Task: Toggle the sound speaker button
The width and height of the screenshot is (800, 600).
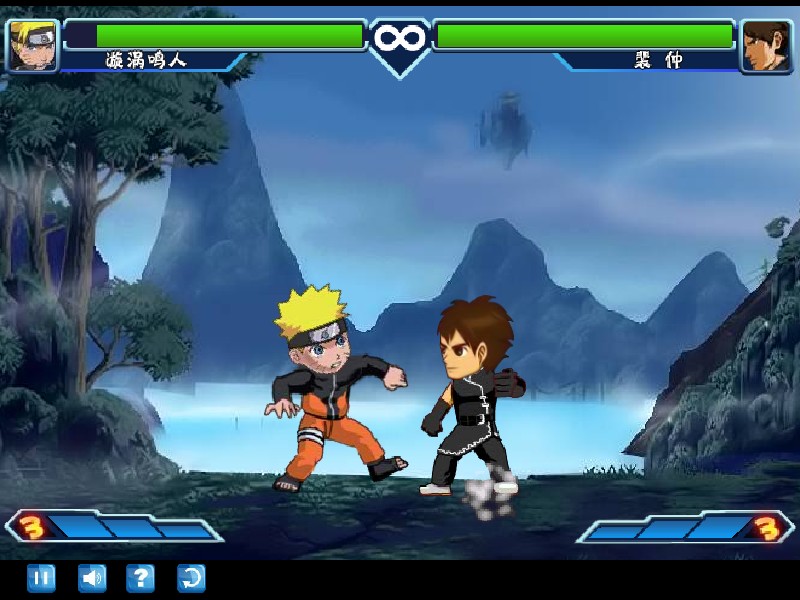Action: tap(92, 578)
